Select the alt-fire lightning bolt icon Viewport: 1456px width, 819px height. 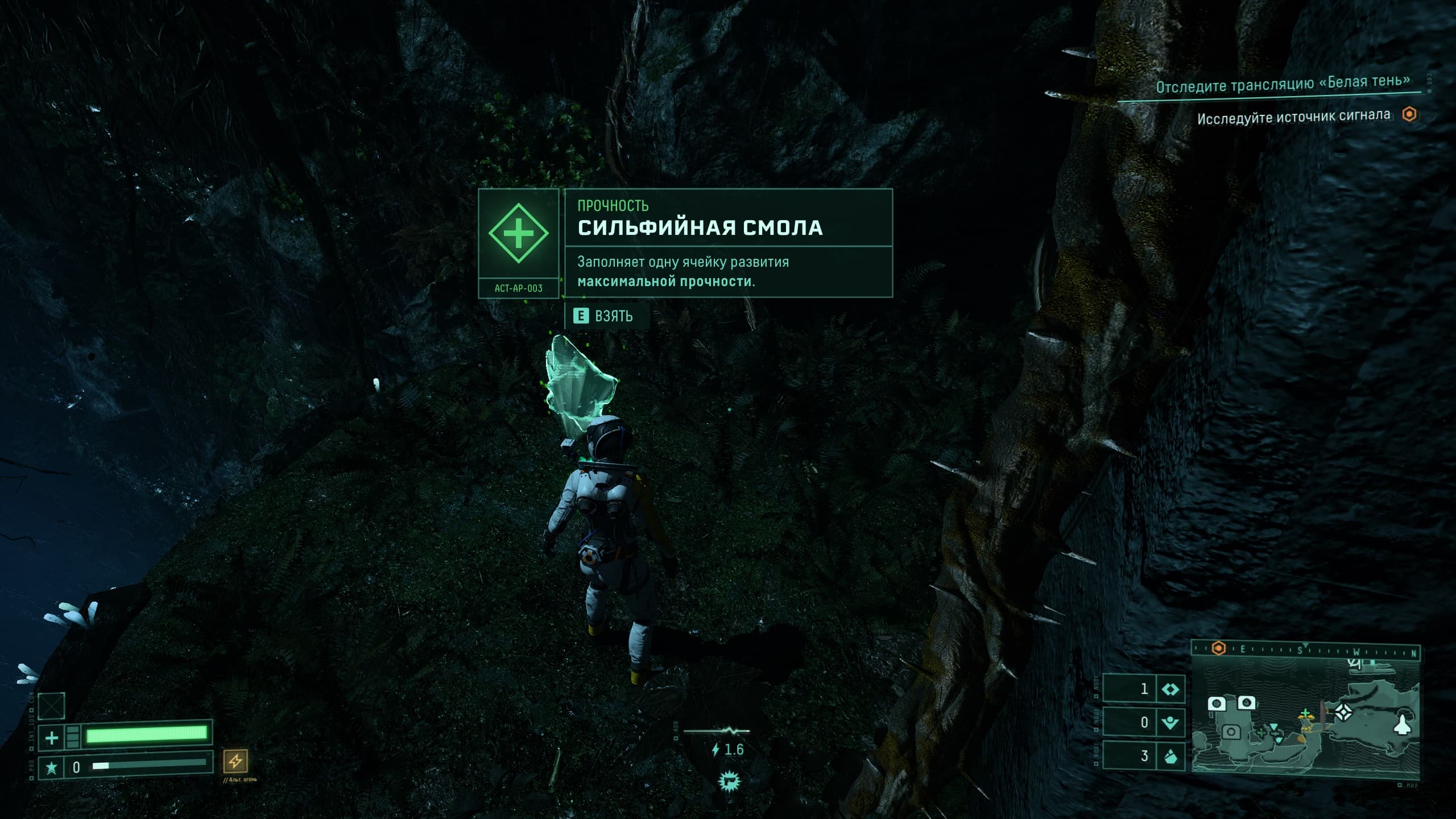tap(235, 761)
